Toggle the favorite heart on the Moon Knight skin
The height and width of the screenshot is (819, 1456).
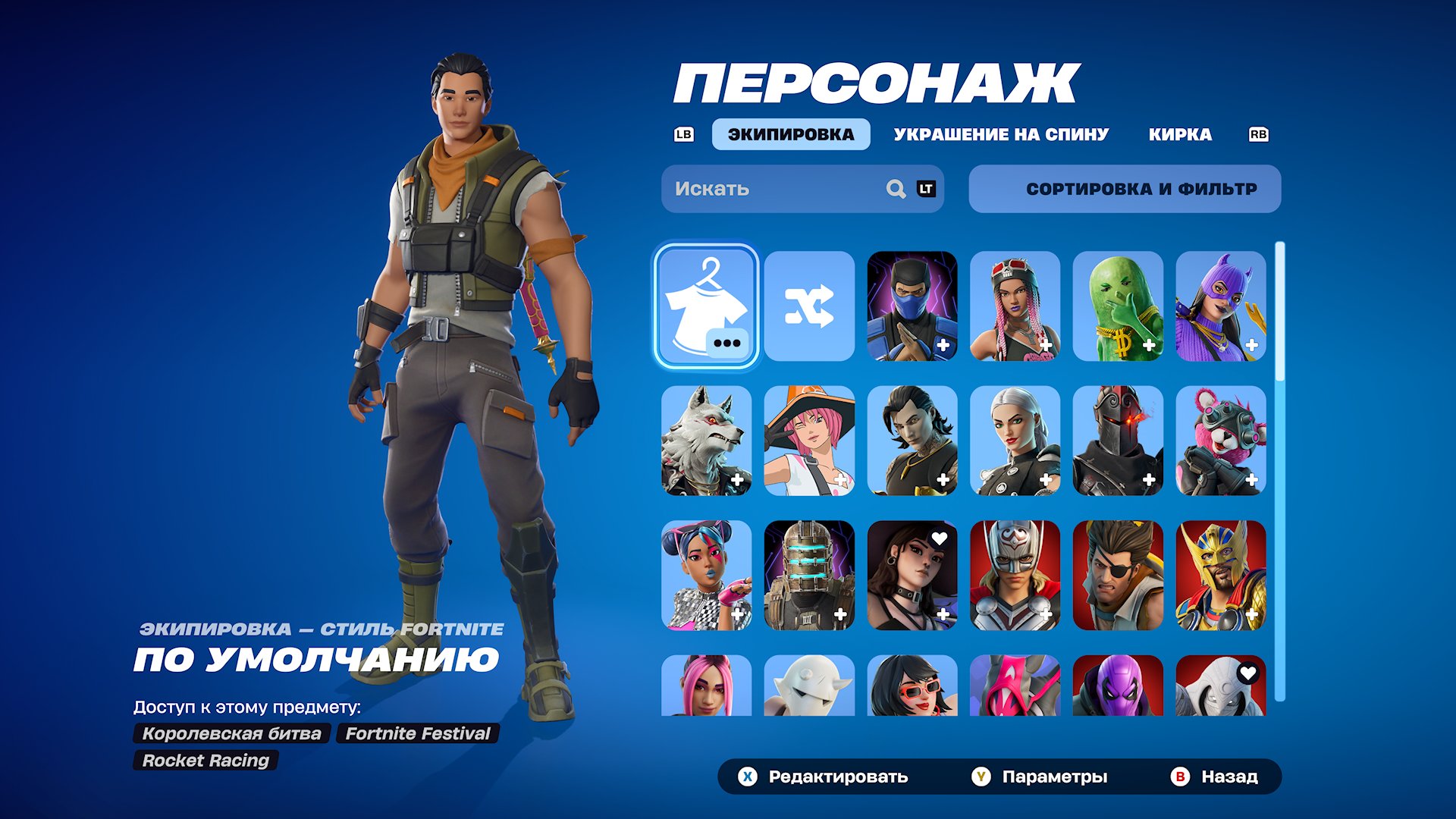coord(1247,673)
